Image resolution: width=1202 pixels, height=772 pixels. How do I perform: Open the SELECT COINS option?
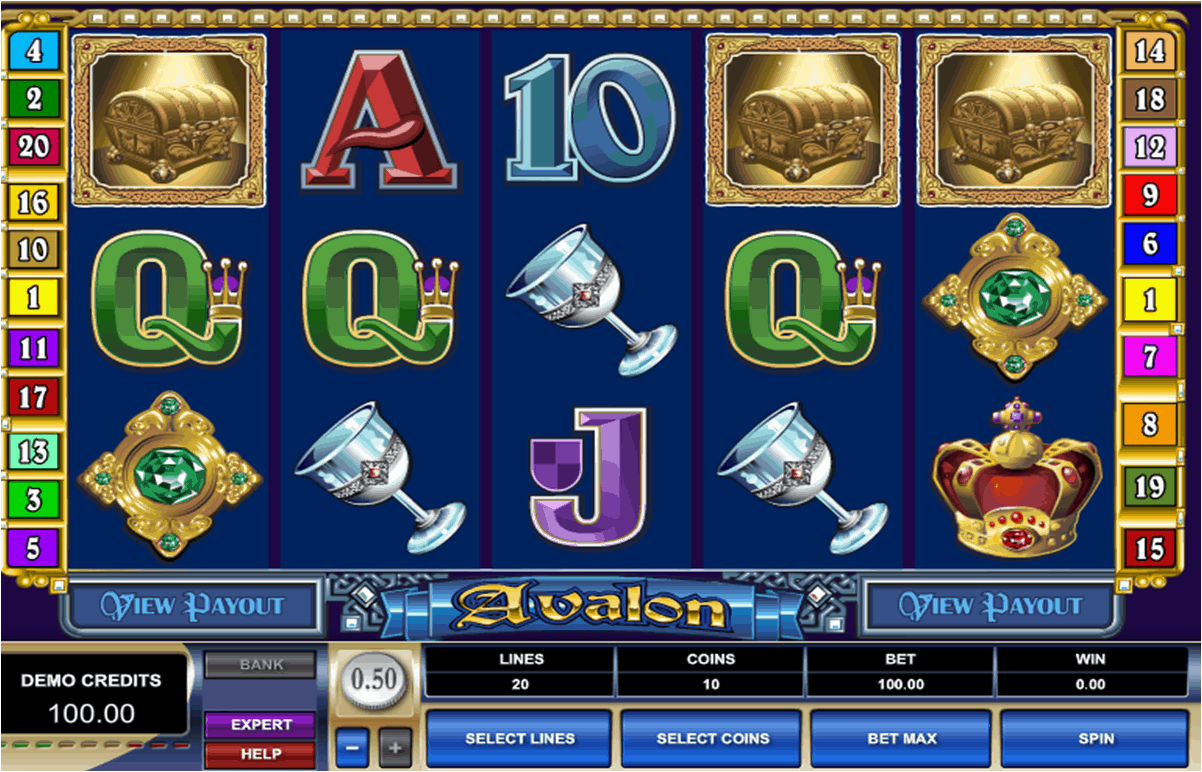[x=712, y=738]
